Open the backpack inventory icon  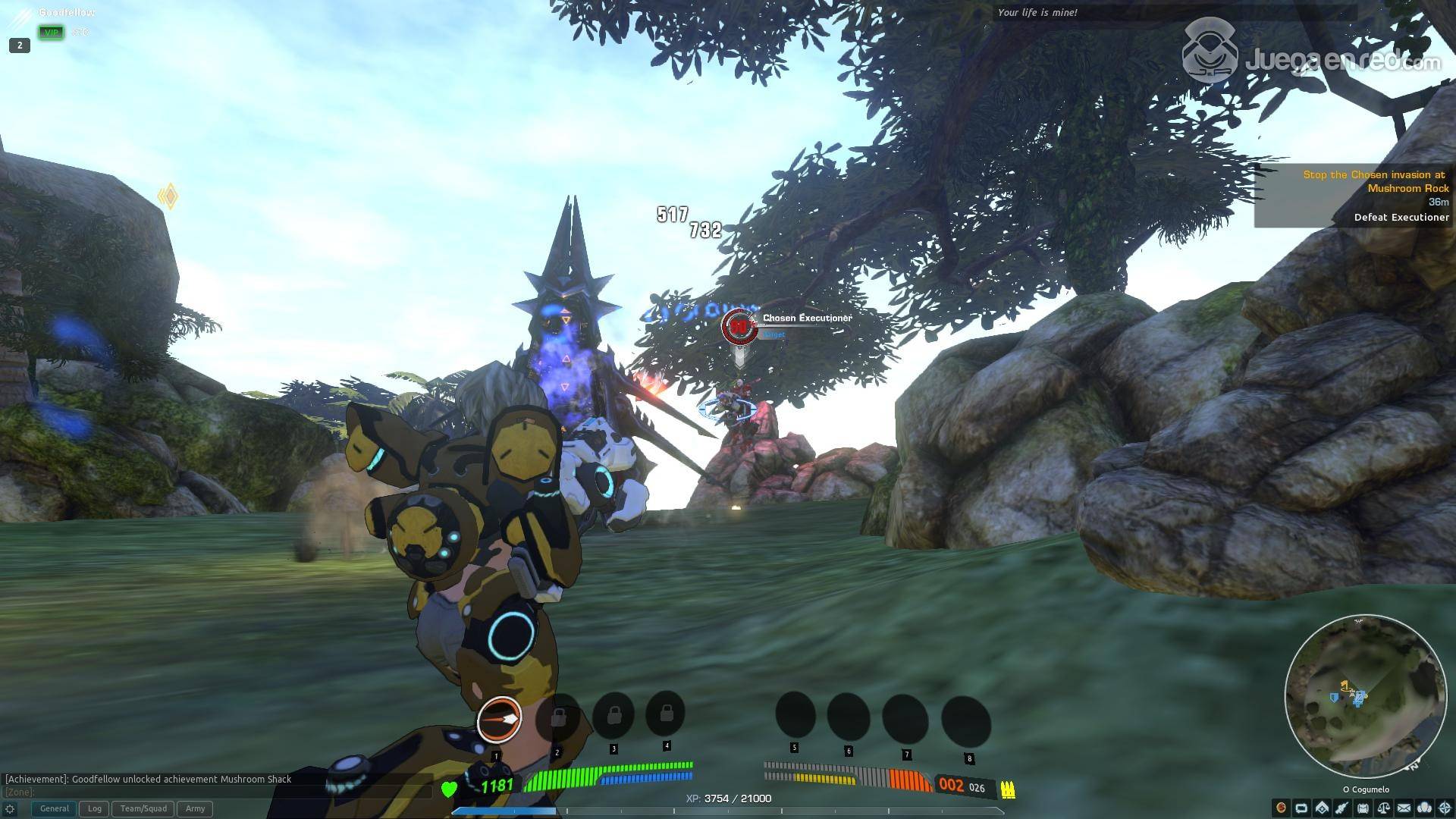(x=1363, y=808)
